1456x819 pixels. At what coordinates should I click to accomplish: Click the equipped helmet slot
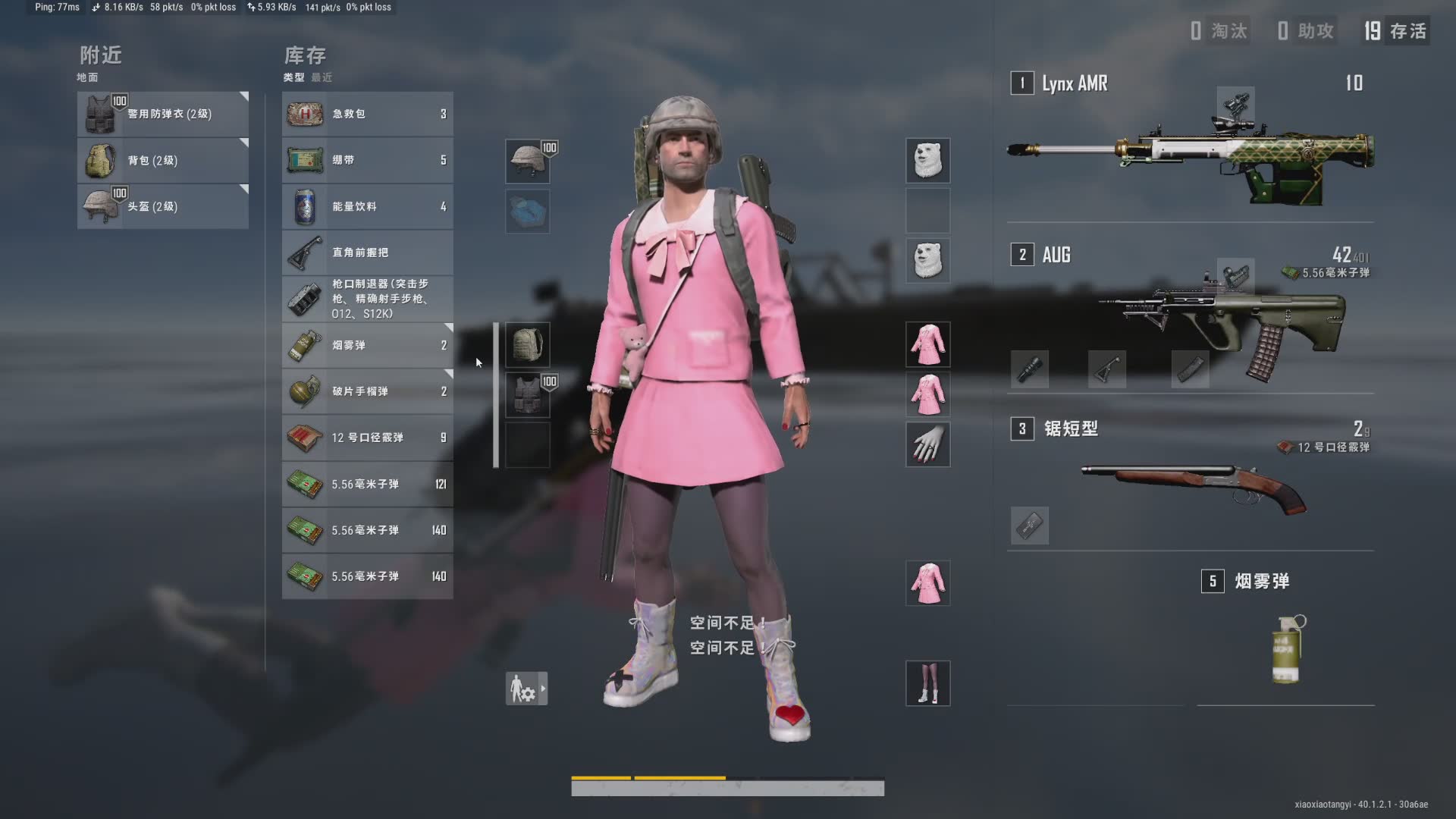click(527, 161)
